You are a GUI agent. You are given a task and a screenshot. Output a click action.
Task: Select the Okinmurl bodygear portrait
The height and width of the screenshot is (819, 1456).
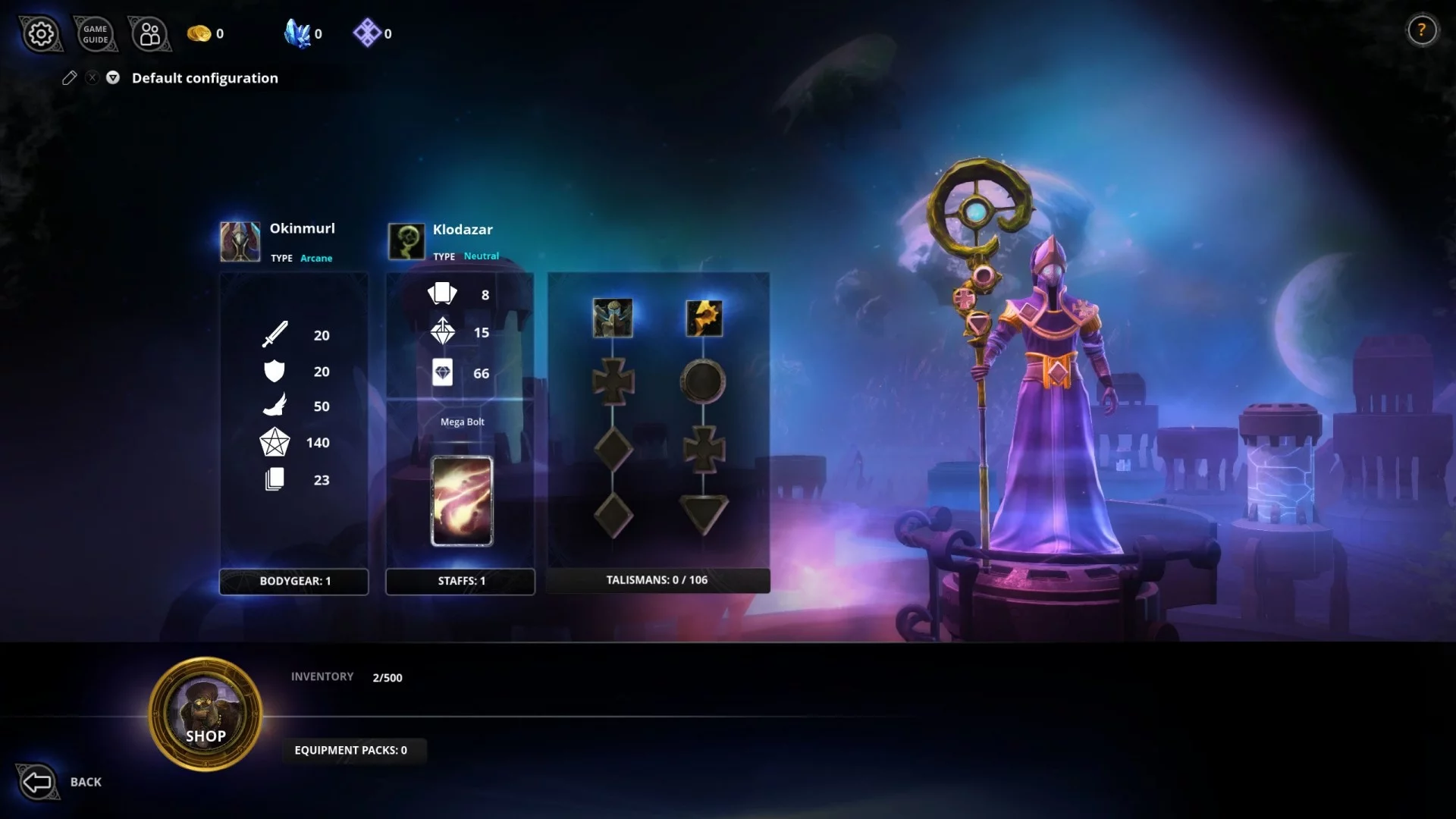coord(240,241)
